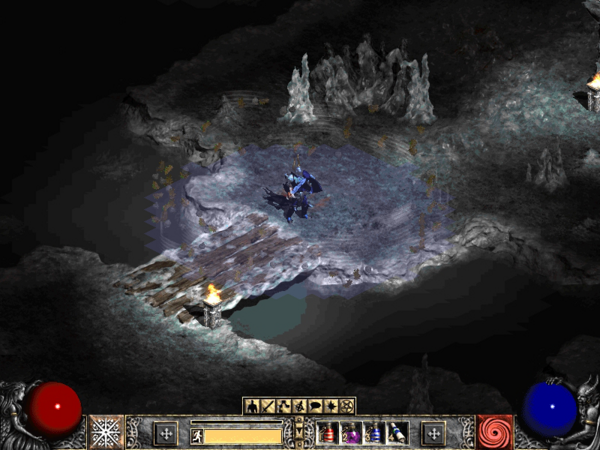The width and height of the screenshot is (600, 450).
Task: Use the blue mana potion in belt
Action: [x=374, y=433]
